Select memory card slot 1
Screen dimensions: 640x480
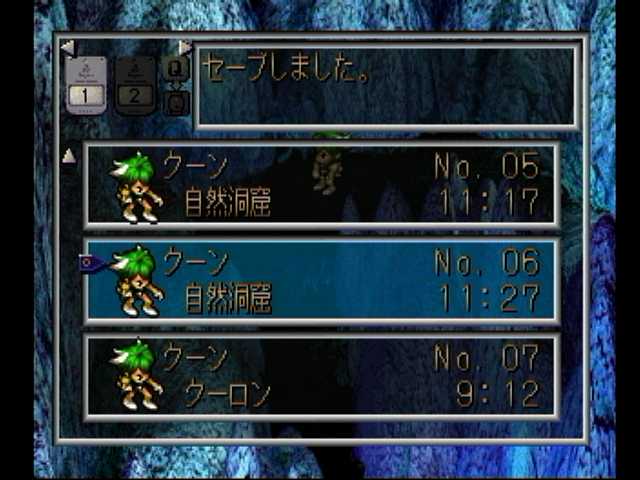86,84
